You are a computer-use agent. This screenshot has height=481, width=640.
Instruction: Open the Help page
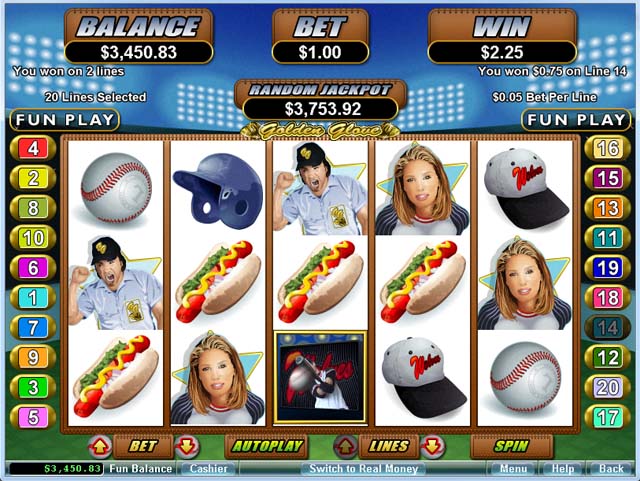pos(563,468)
